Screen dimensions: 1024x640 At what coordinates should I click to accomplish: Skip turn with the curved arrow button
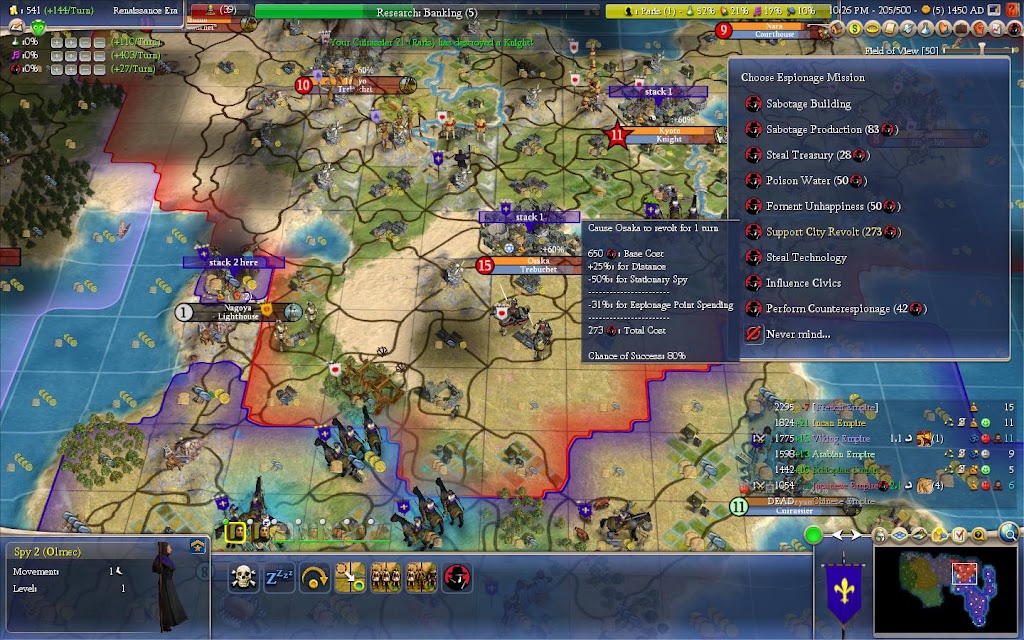coord(314,578)
